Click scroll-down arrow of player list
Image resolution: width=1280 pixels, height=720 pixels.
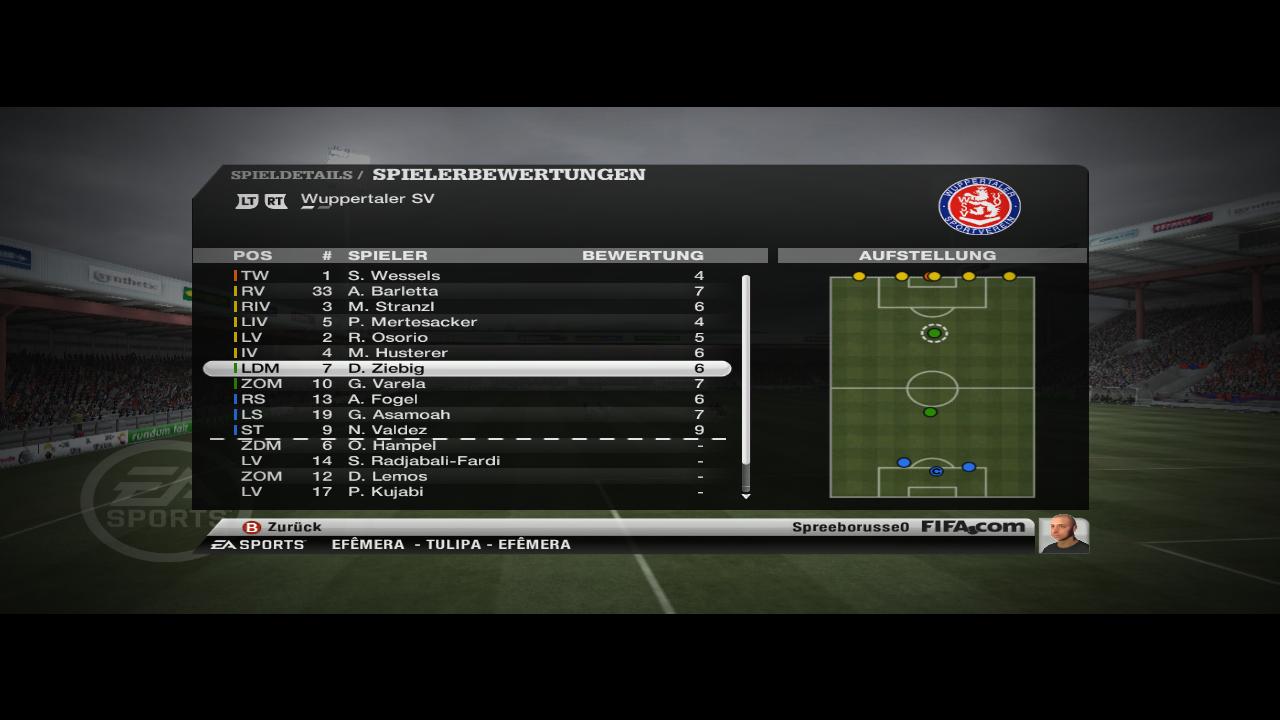point(746,496)
